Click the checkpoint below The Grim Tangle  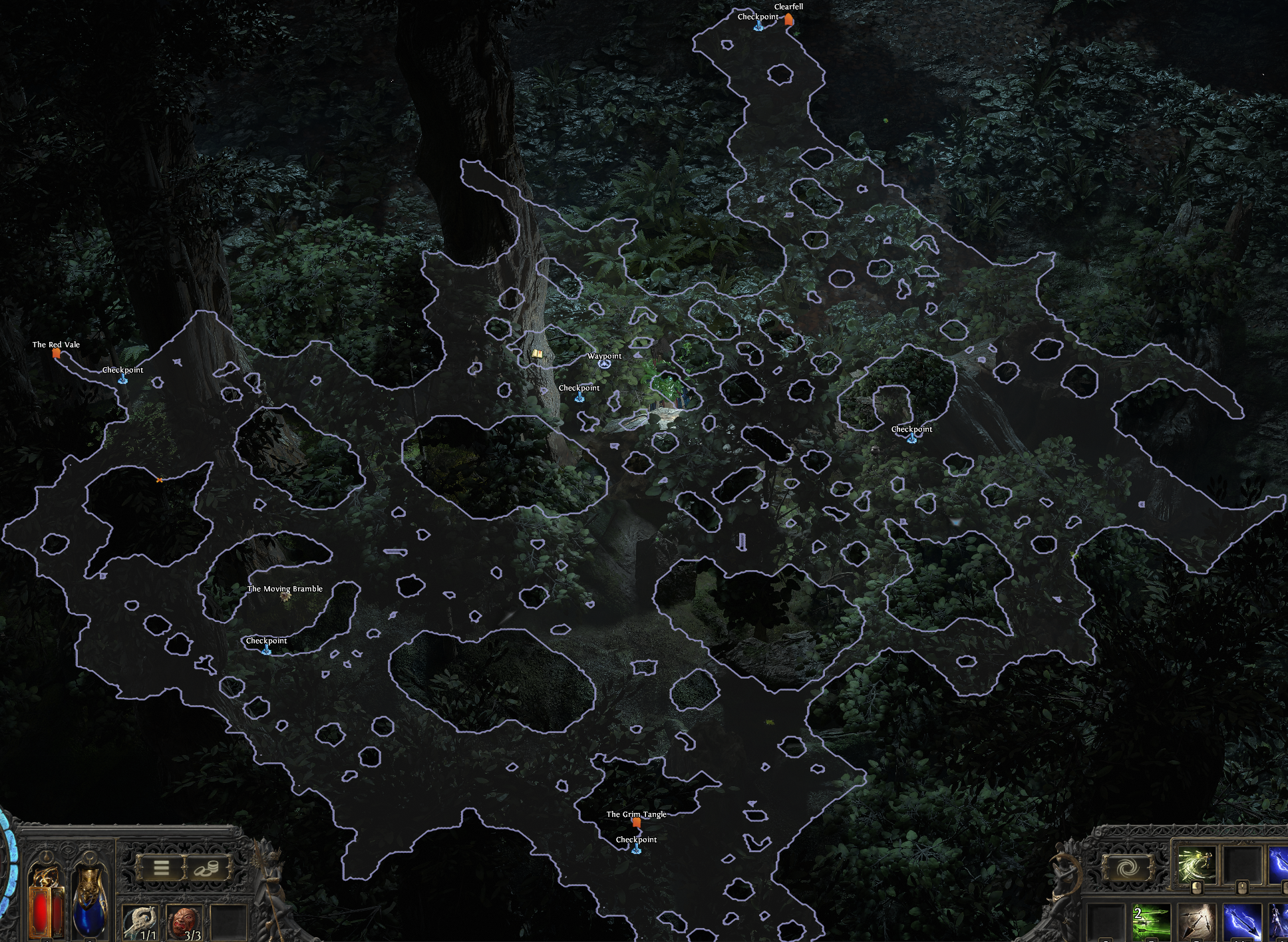[x=636, y=849]
